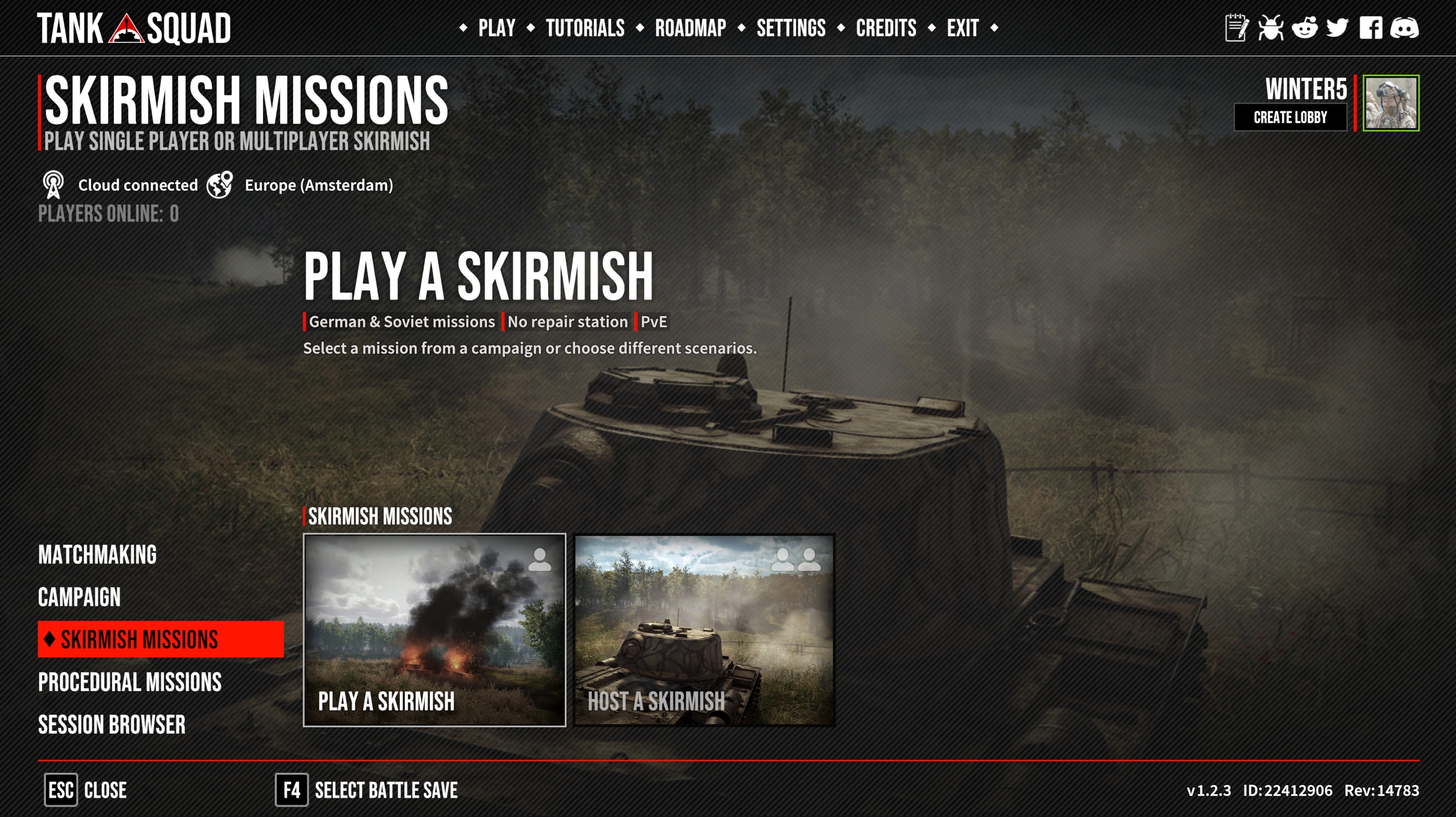Click the notepad changelog icon
Viewport: 1456px width, 817px height.
coord(1236,28)
